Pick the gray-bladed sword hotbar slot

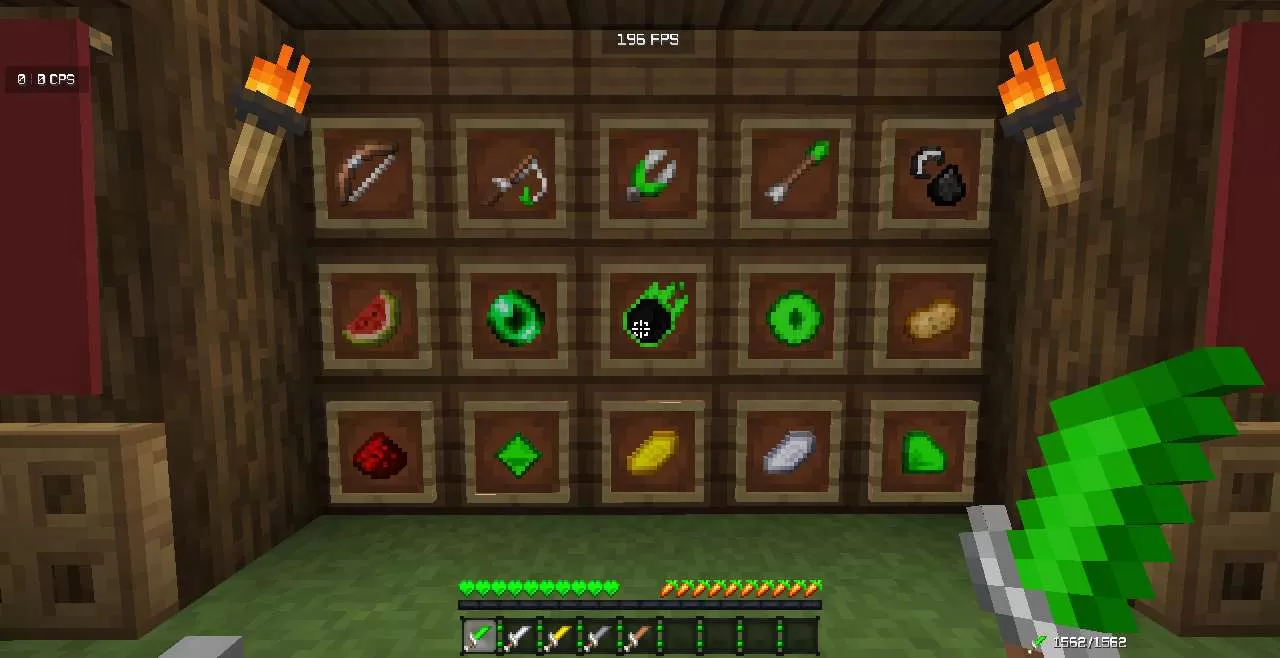(598, 636)
